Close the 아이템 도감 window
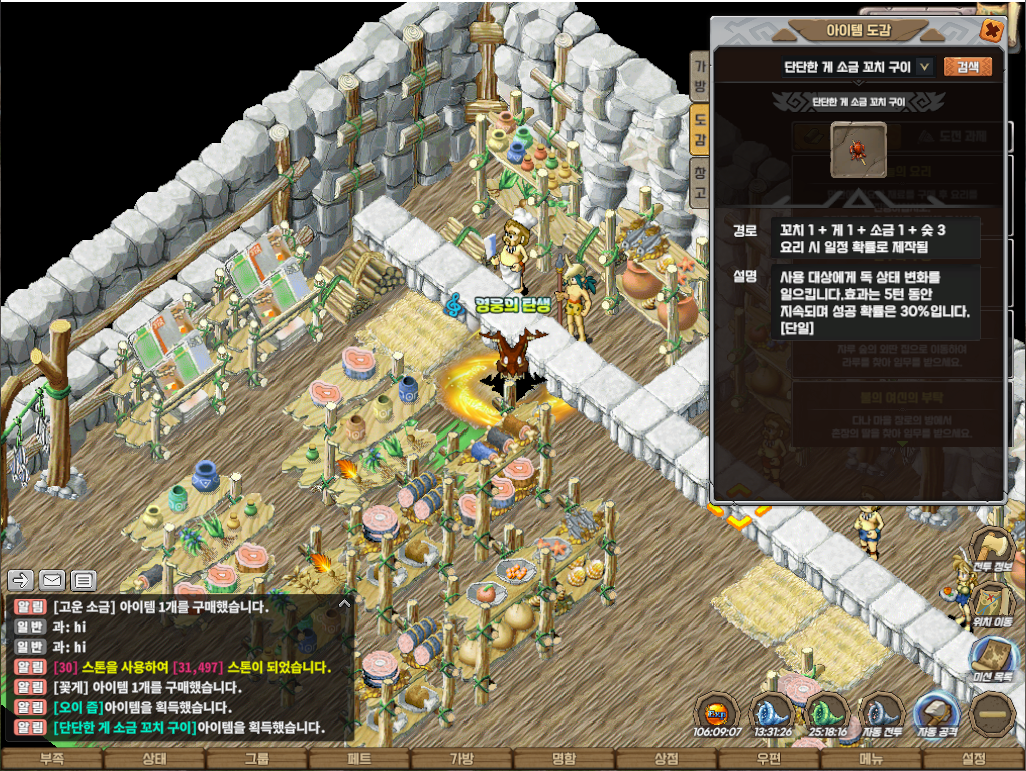This screenshot has width=1026, height=771. (x=991, y=30)
